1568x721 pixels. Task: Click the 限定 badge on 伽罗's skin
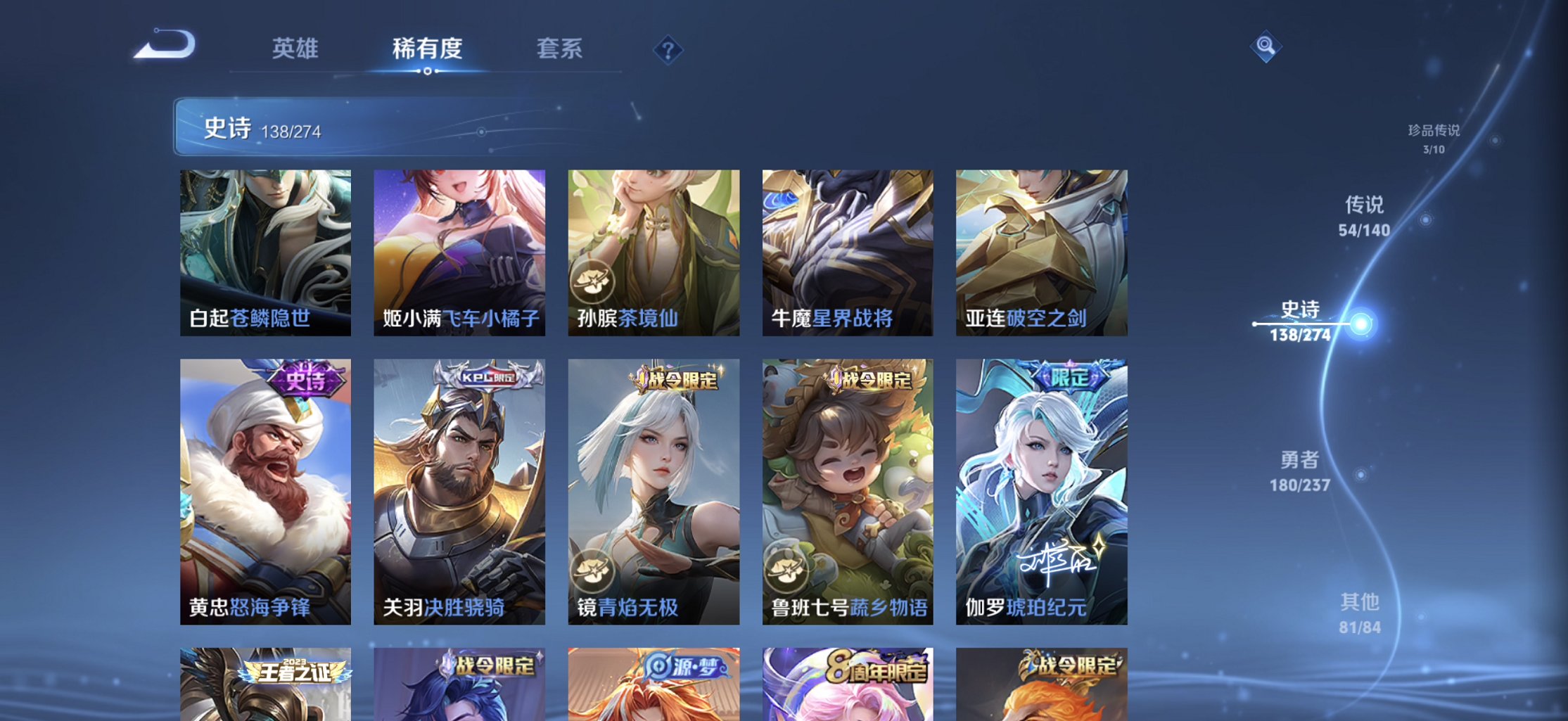tap(1072, 377)
